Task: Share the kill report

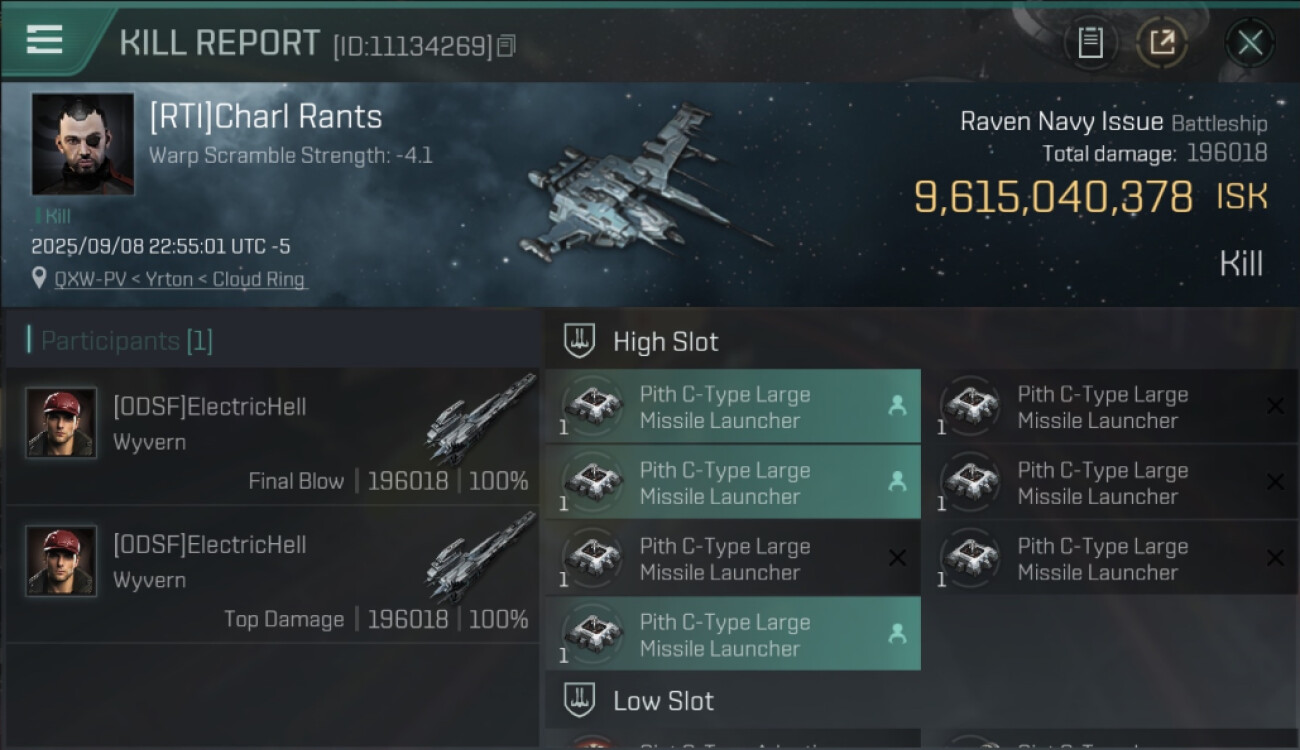Action: (1162, 42)
